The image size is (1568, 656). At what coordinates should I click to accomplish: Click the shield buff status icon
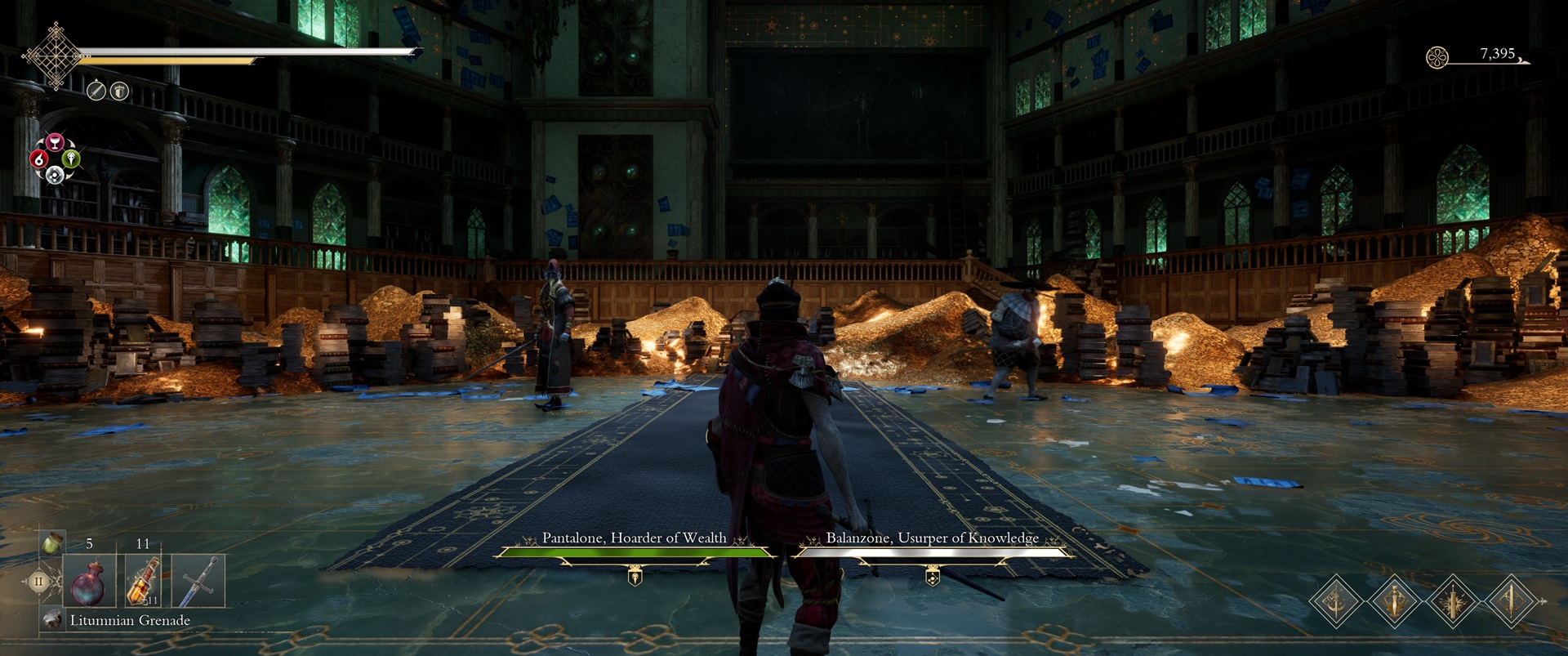[x=119, y=91]
